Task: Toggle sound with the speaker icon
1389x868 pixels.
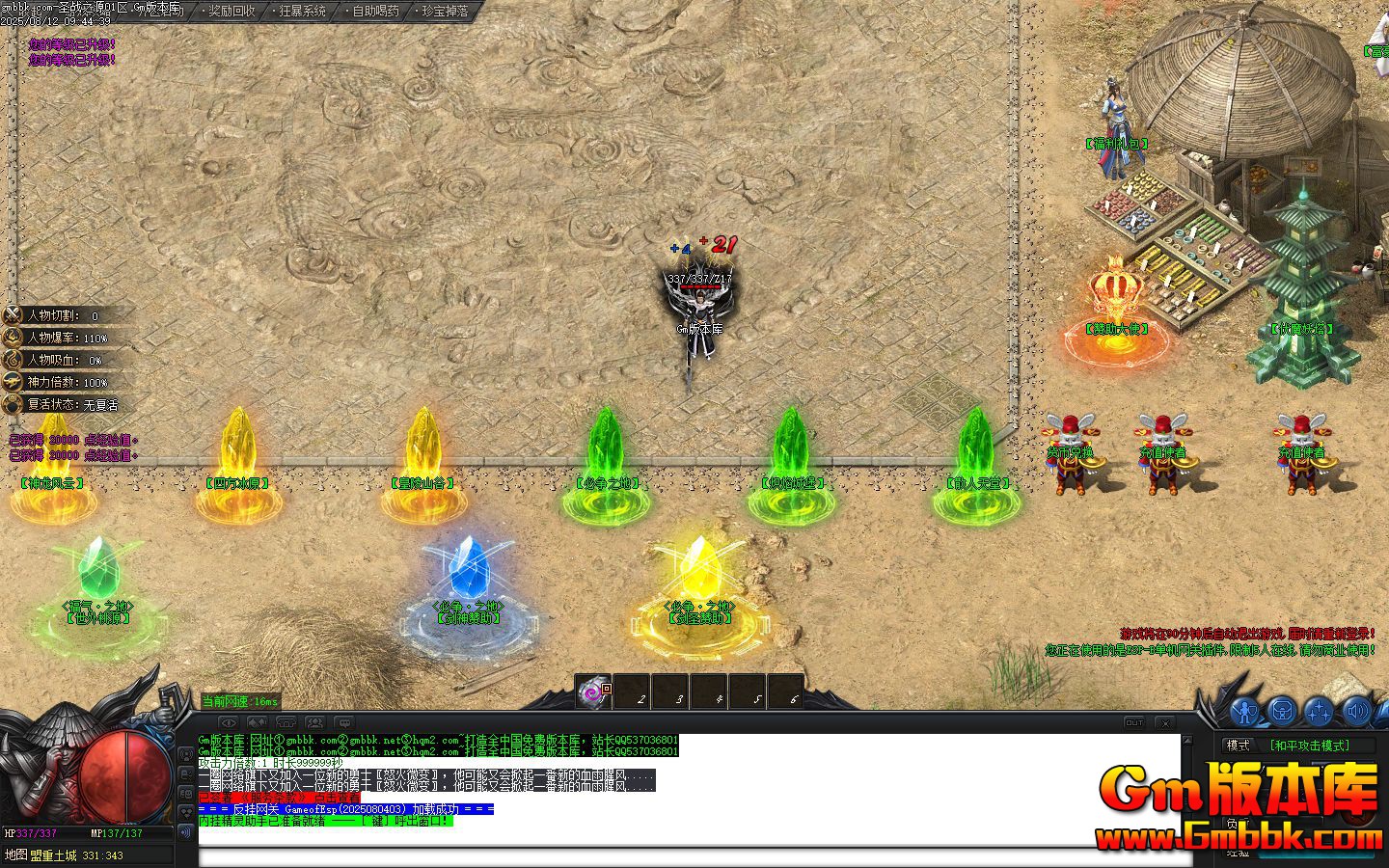Action: (x=1356, y=712)
